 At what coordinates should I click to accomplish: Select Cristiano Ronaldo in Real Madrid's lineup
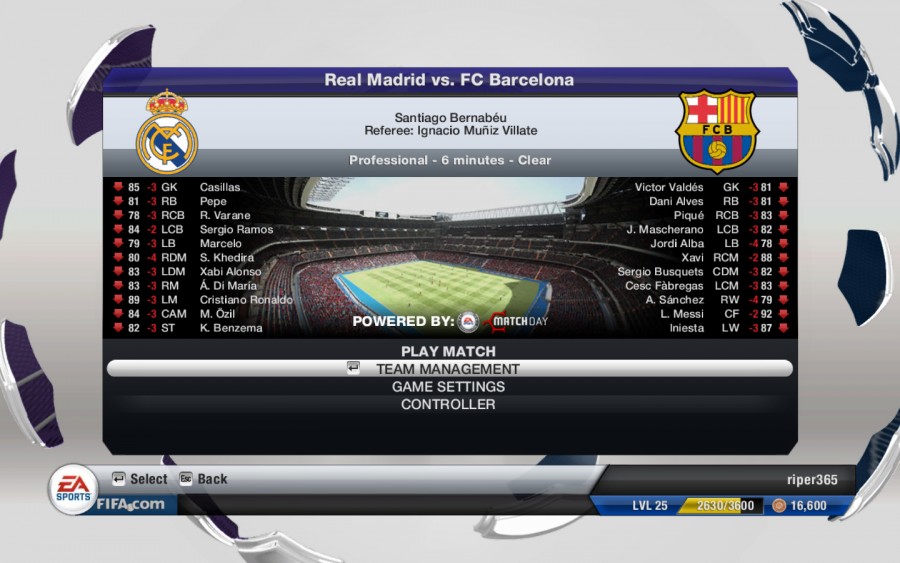pos(246,300)
